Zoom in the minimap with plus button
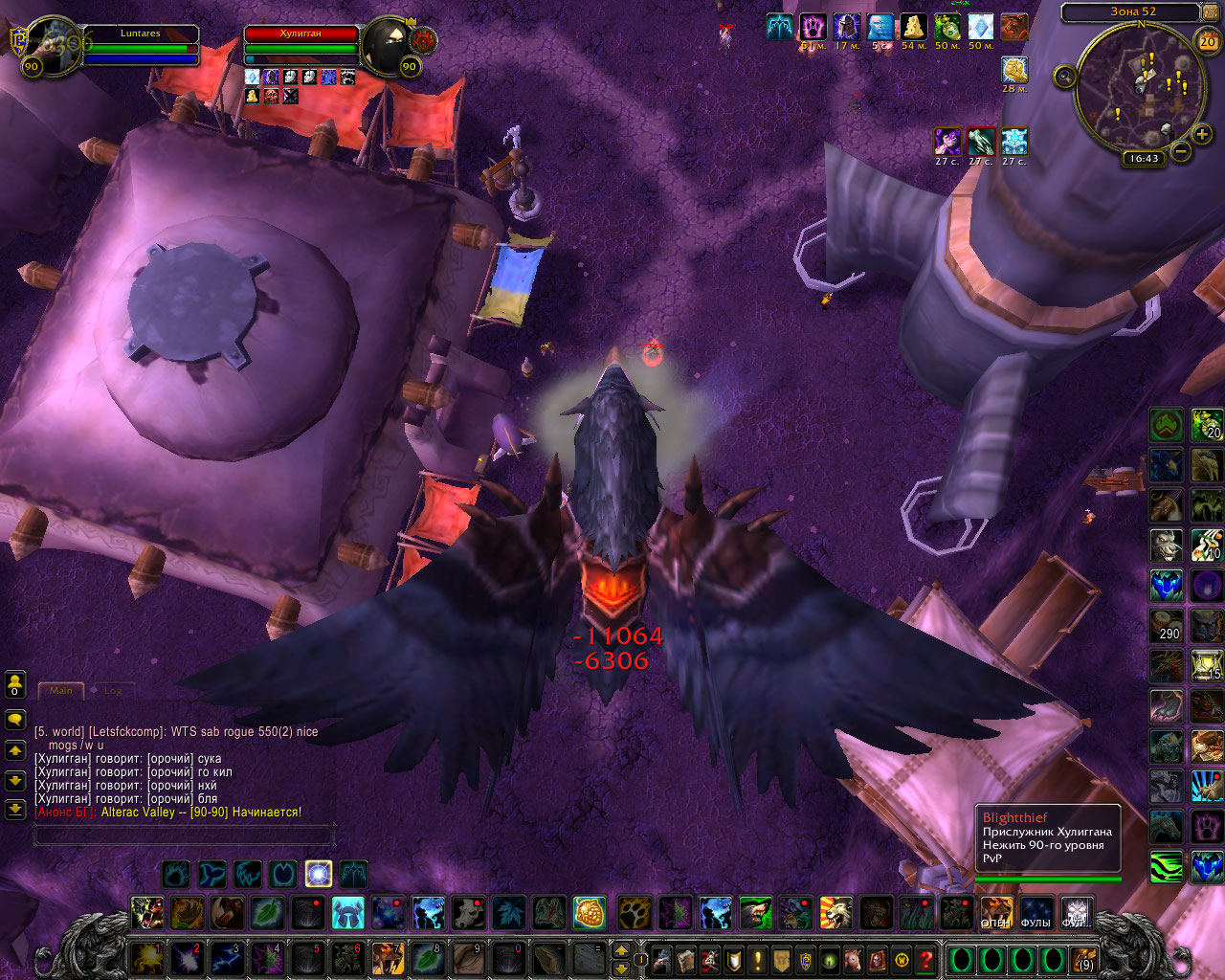The image size is (1225, 980). 1202,134
